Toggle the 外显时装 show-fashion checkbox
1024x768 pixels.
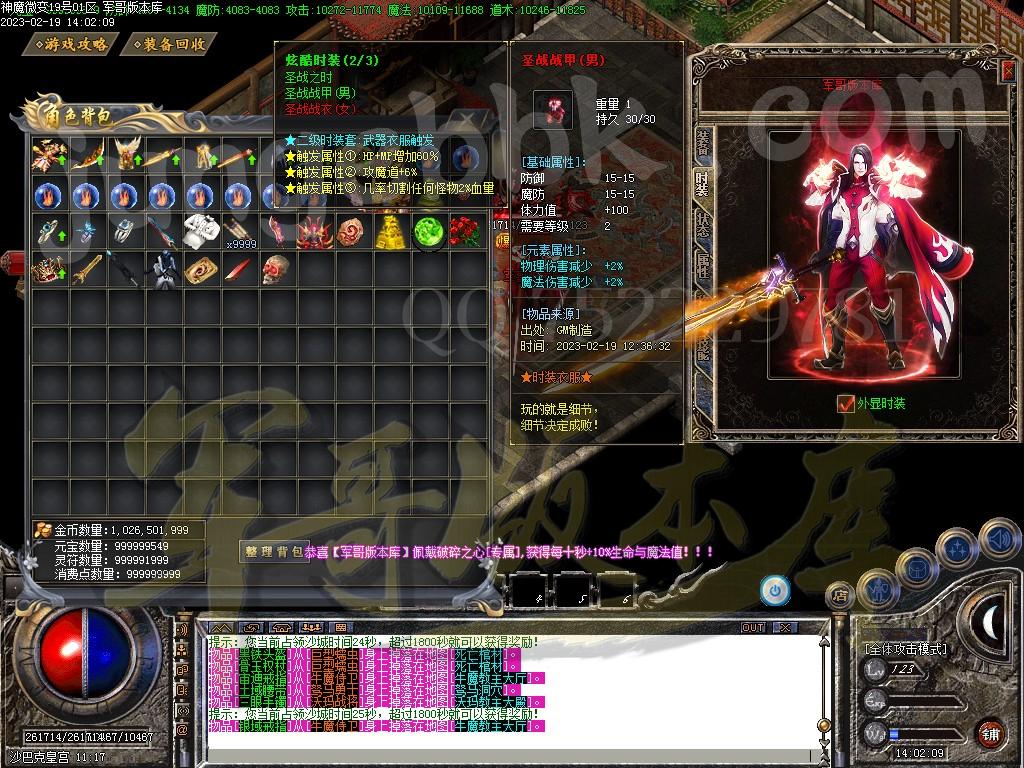click(x=846, y=404)
